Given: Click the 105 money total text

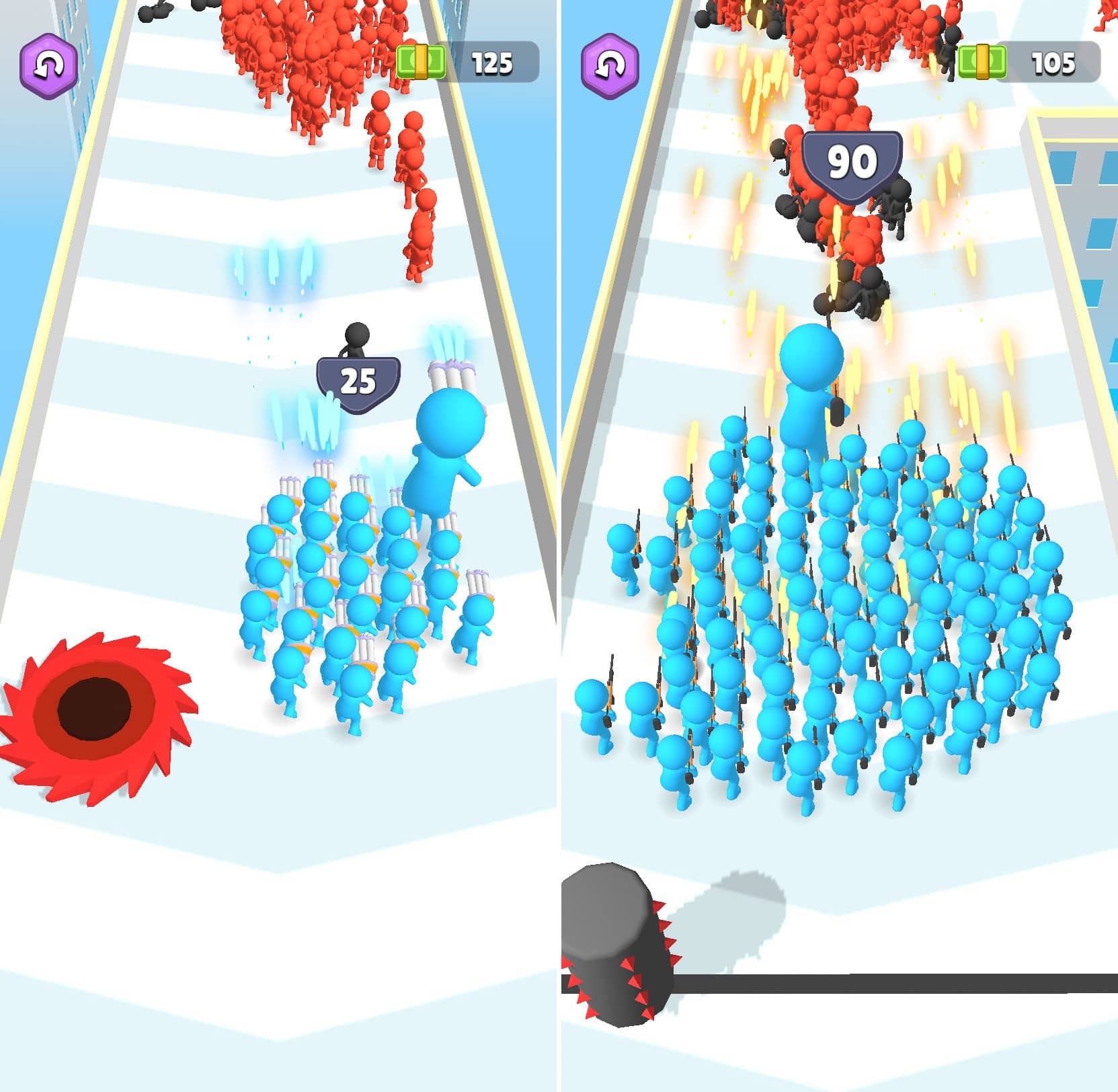Looking at the screenshot, I should [1054, 61].
